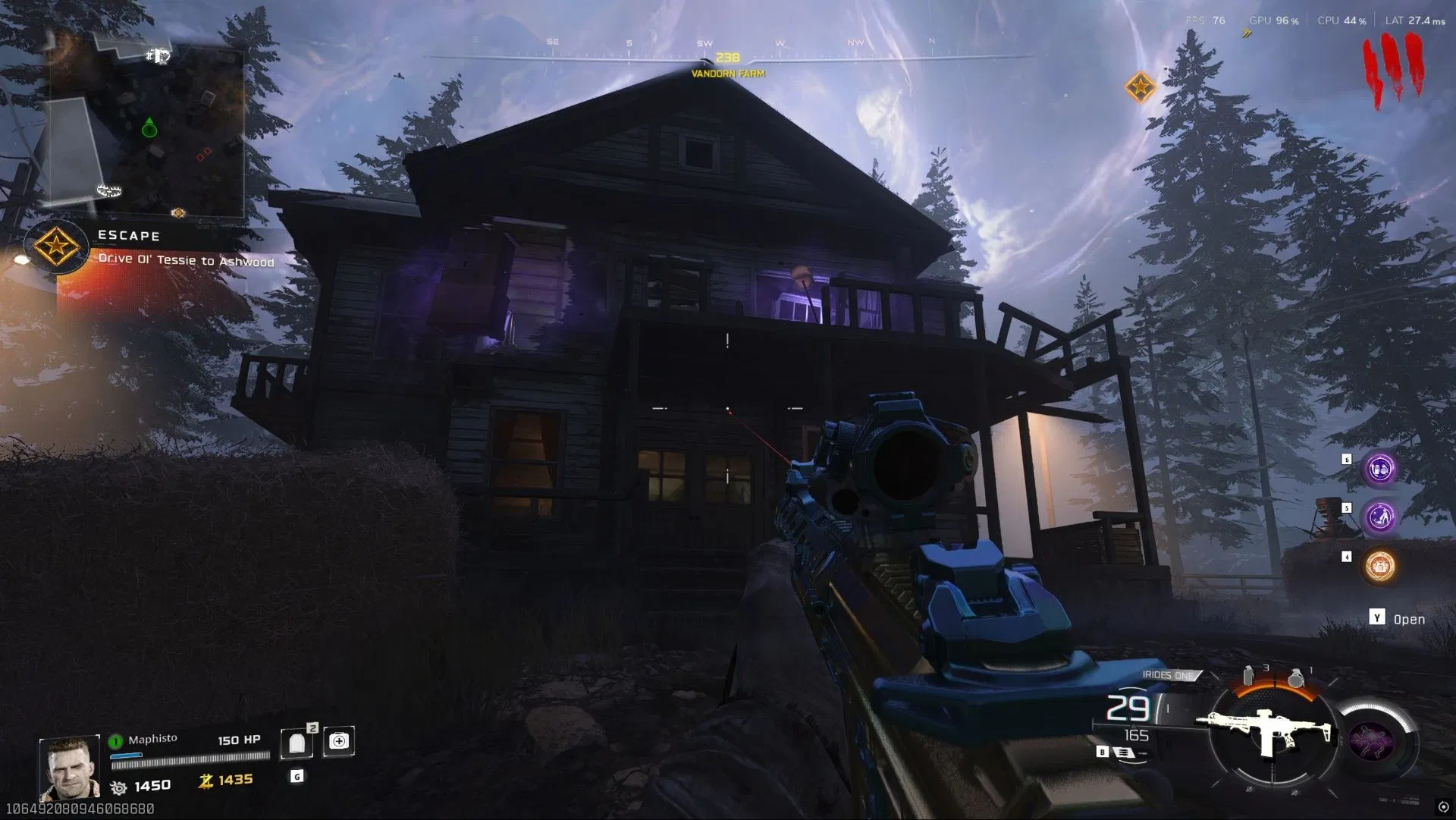The width and height of the screenshot is (1456, 820).
Task: Select the Escape objective tracker badge
Action: (55, 247)
